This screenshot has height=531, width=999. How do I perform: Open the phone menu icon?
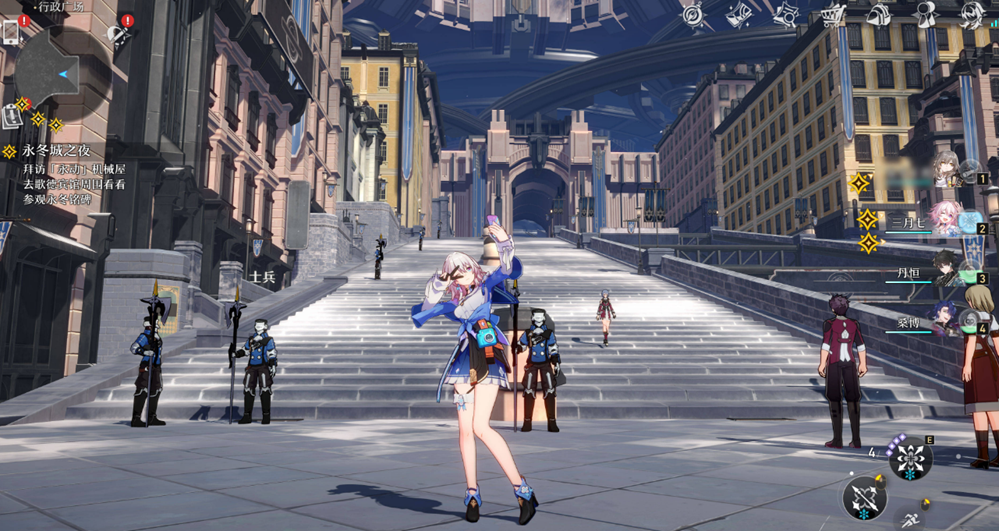(x=11, y=33)
